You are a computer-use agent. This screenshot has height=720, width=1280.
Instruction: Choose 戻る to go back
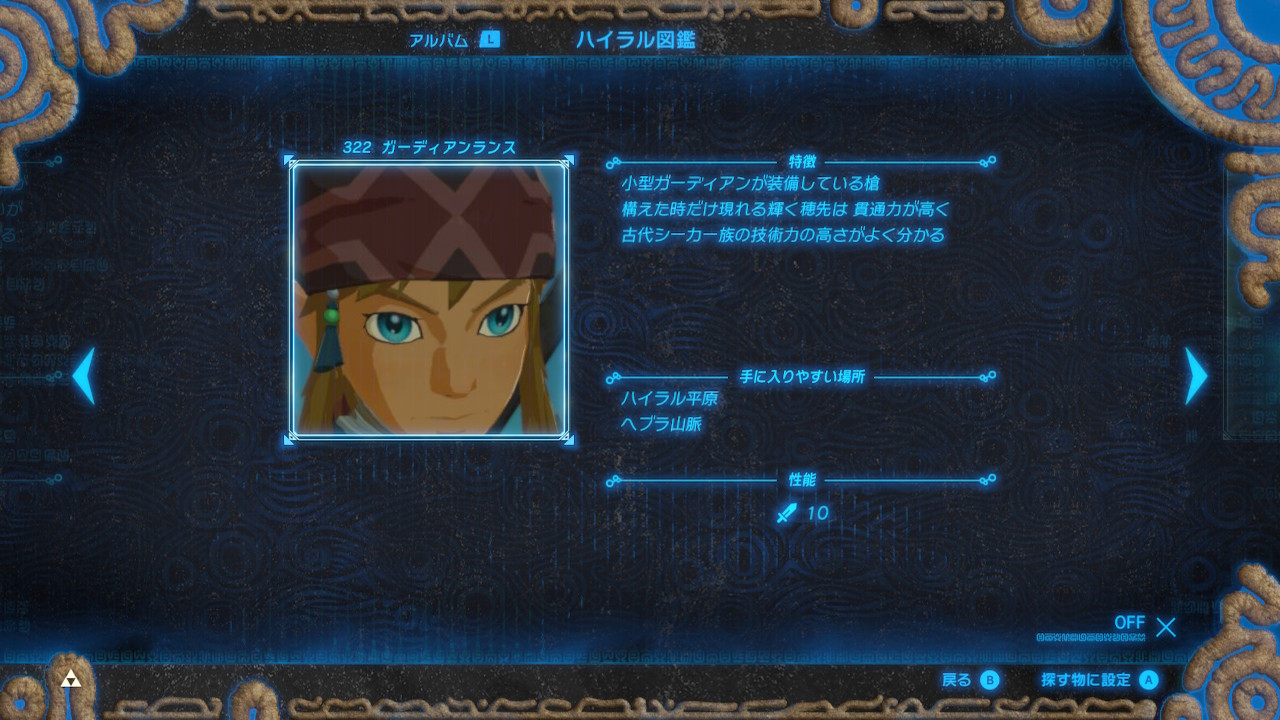pos(970,680)
